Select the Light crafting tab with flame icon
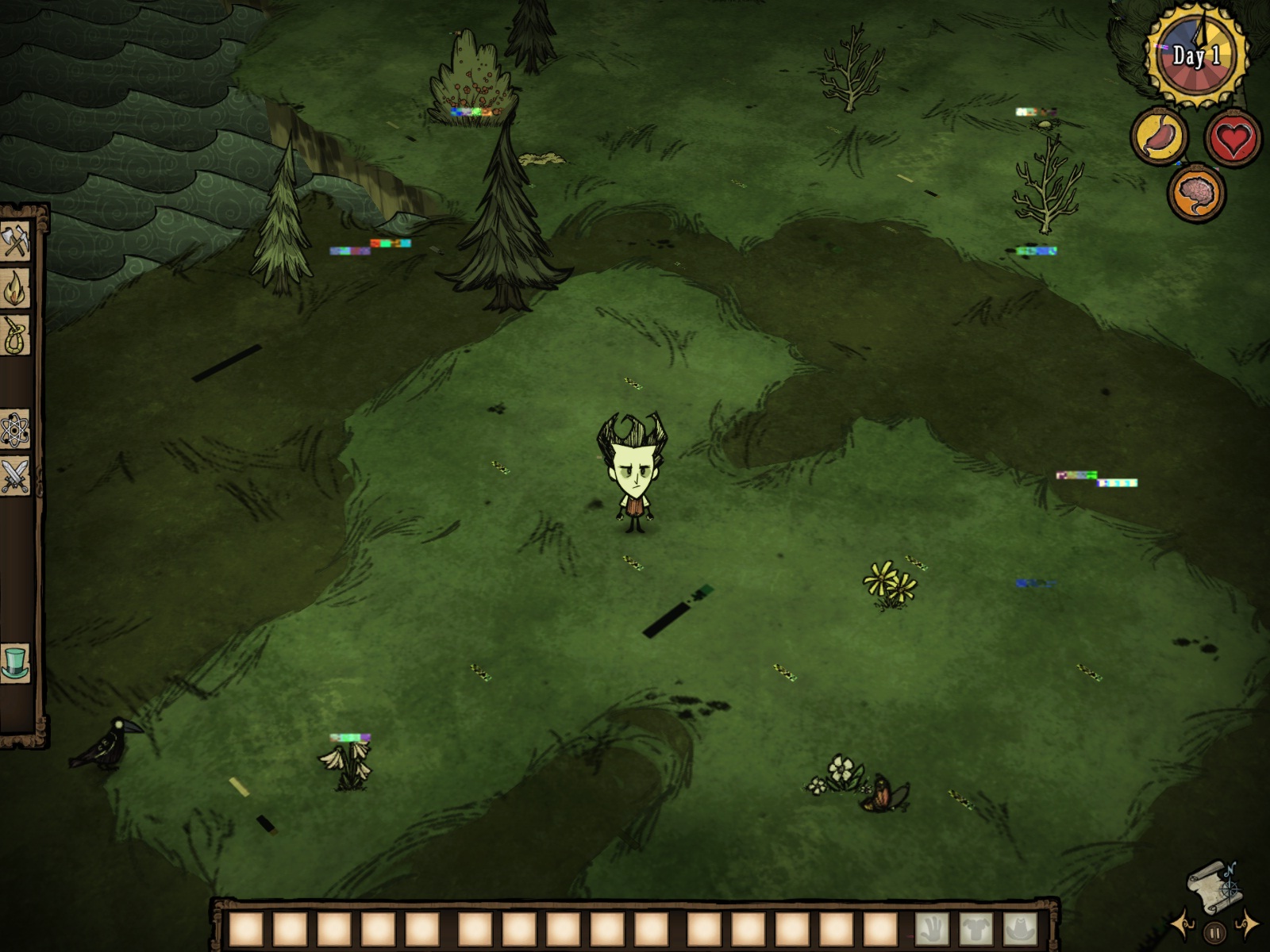 coord(15,288)
